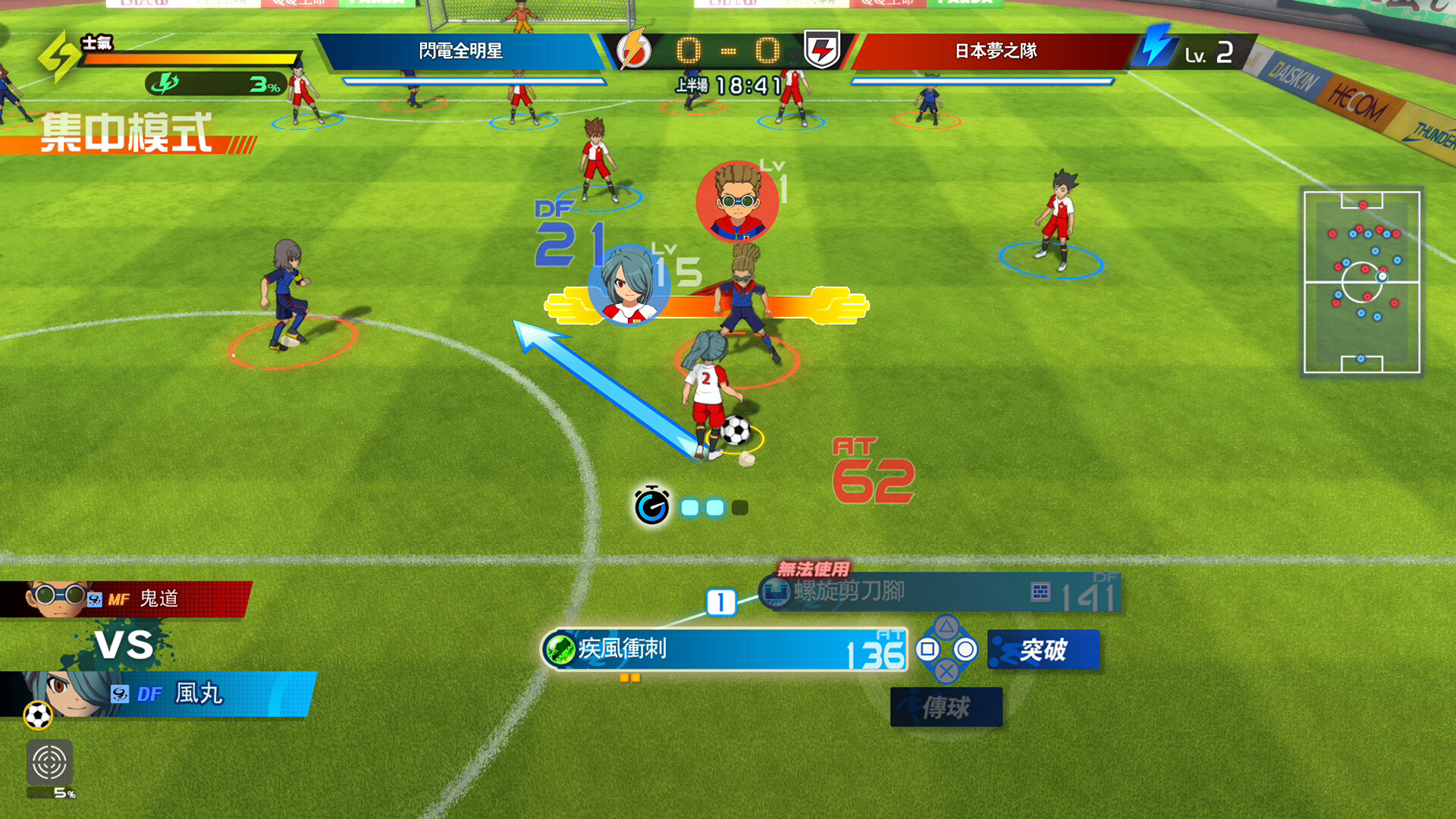Click the 鬼道 portrait above the duel
Viewport: 1456px width, 819px height.
737,201
